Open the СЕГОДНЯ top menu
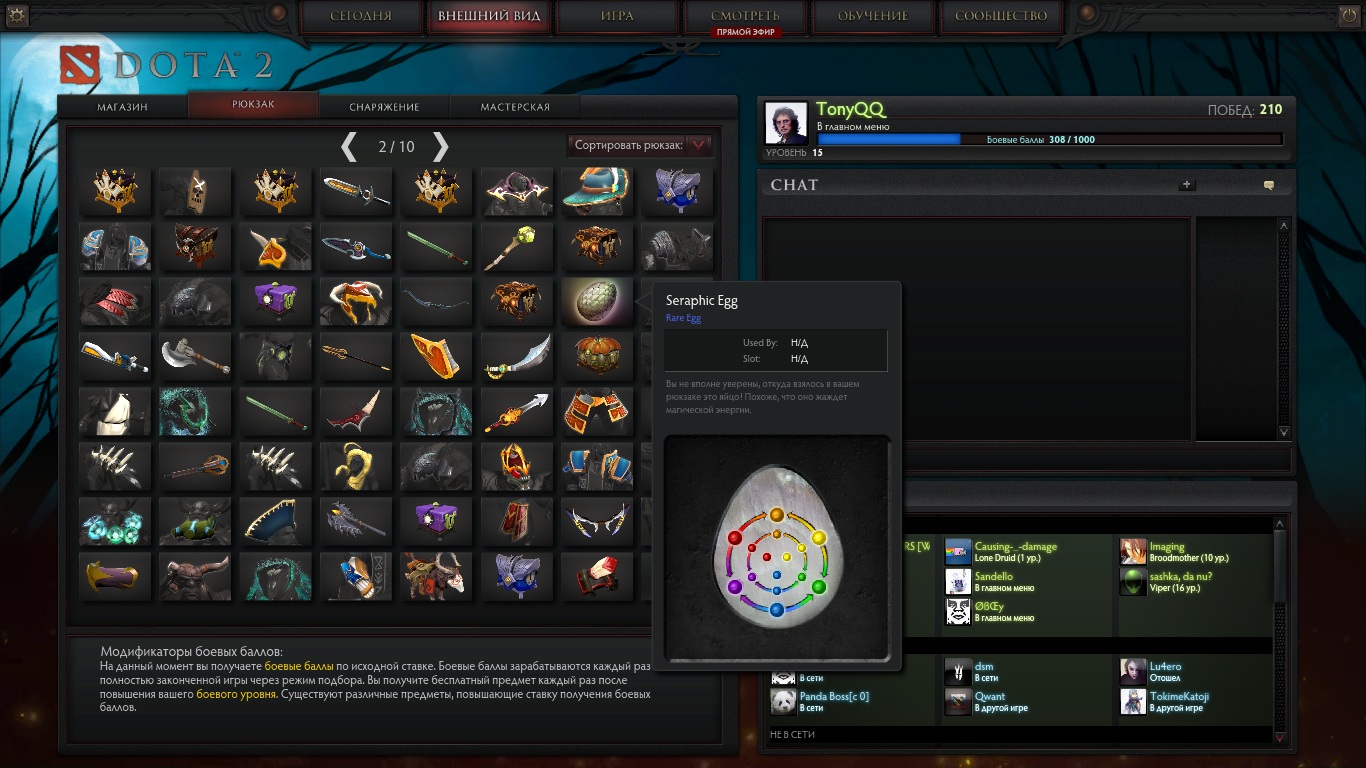The height and width of the screenshot is (768, 1366). click(361, 16)
